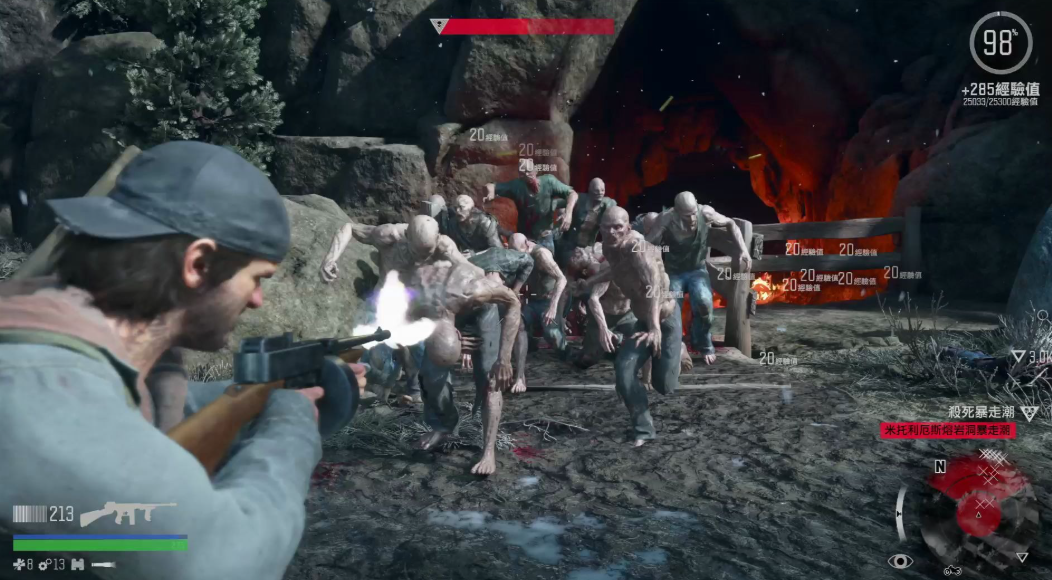Select the submachine gun weapon icon

[x=128, y=514]
